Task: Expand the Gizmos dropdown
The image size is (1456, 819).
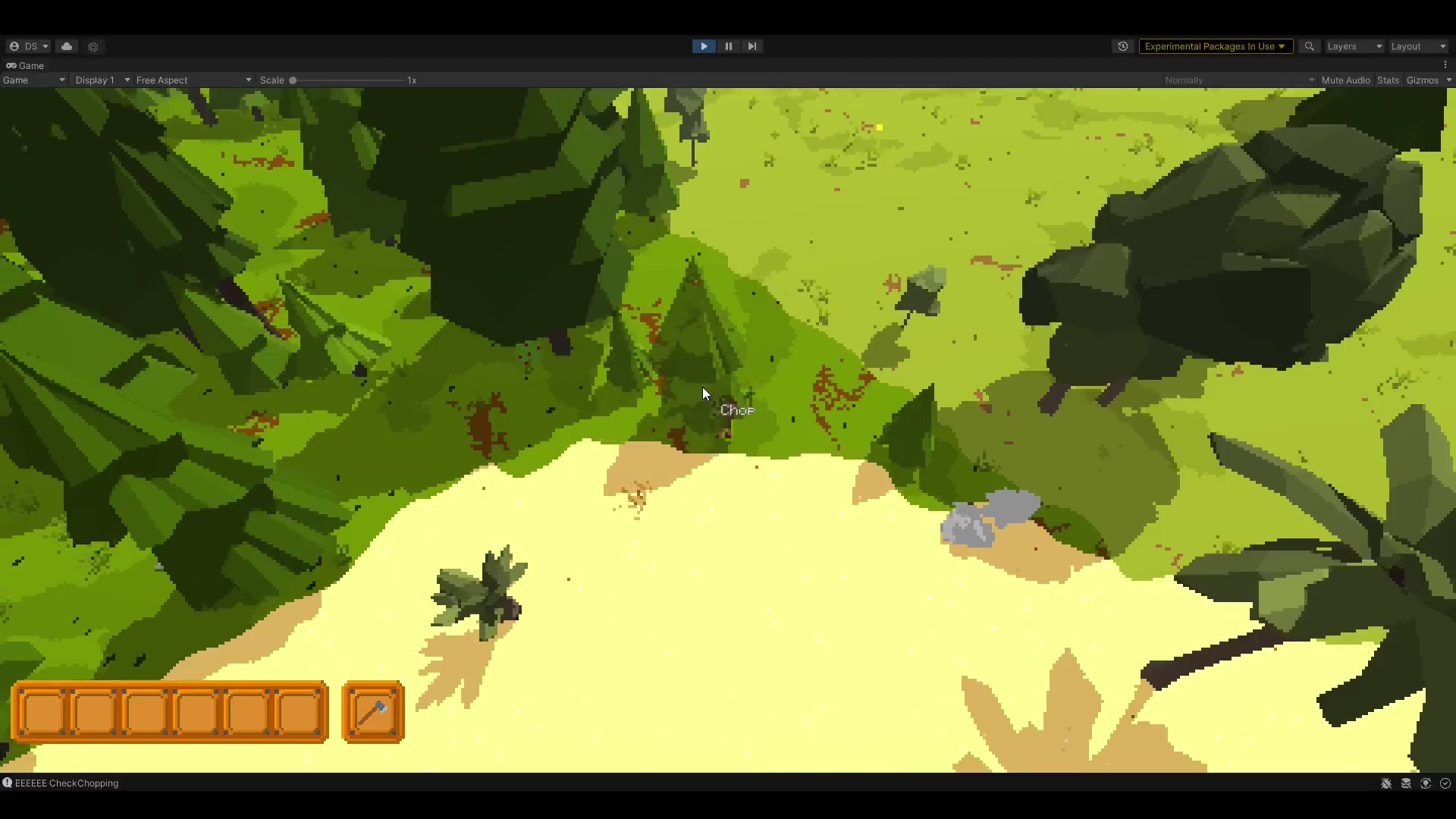Action: coord(1429,80)
